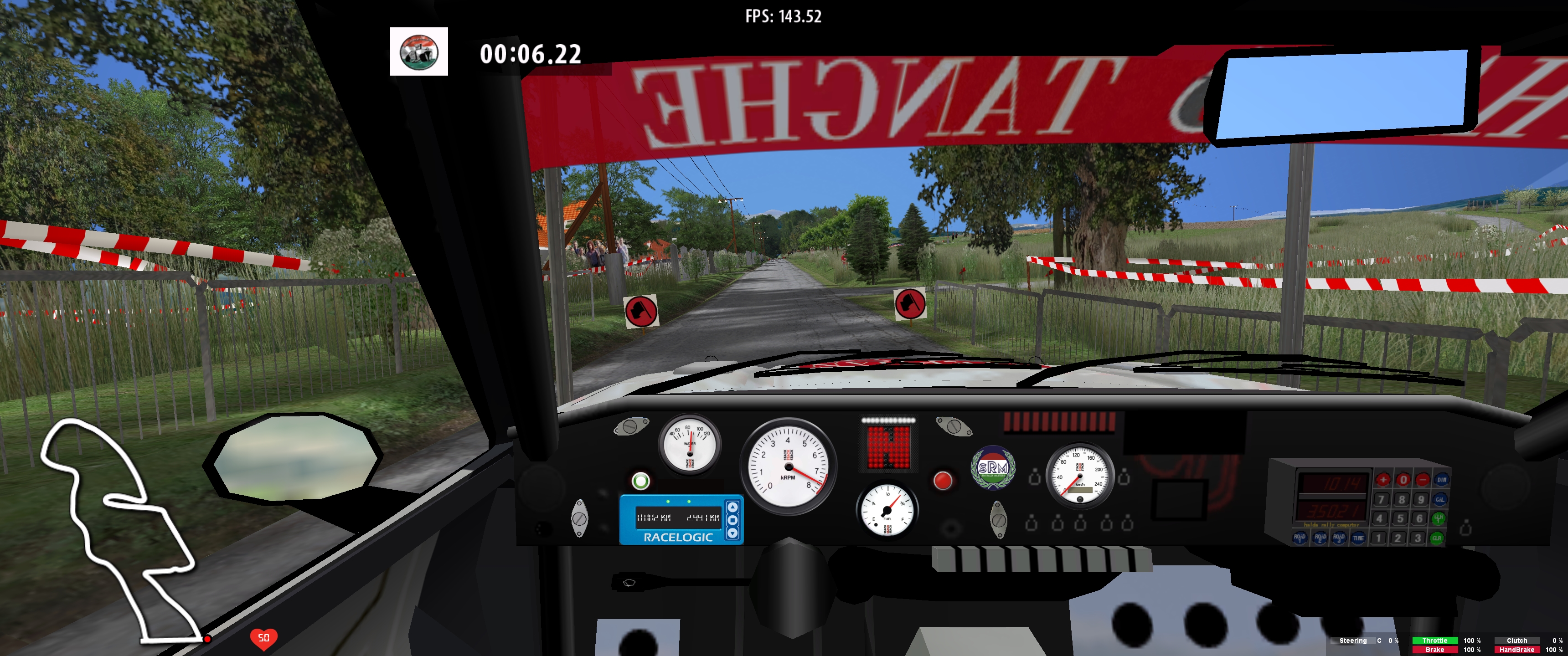Select the round emblem icon beside the timer
This screenshot has height=656, width=1568.
419,52
